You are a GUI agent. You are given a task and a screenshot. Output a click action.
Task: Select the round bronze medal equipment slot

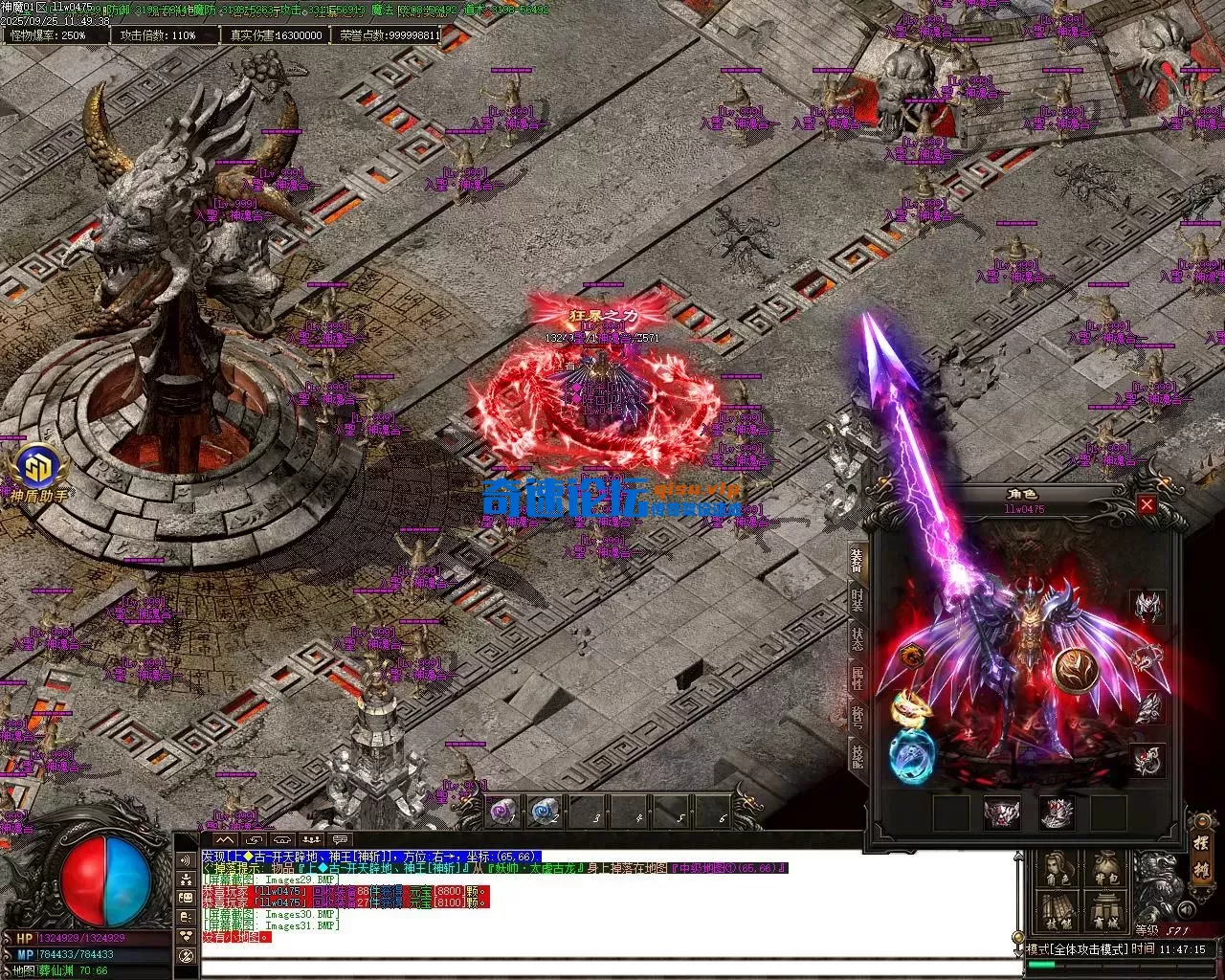point(1073,669)
